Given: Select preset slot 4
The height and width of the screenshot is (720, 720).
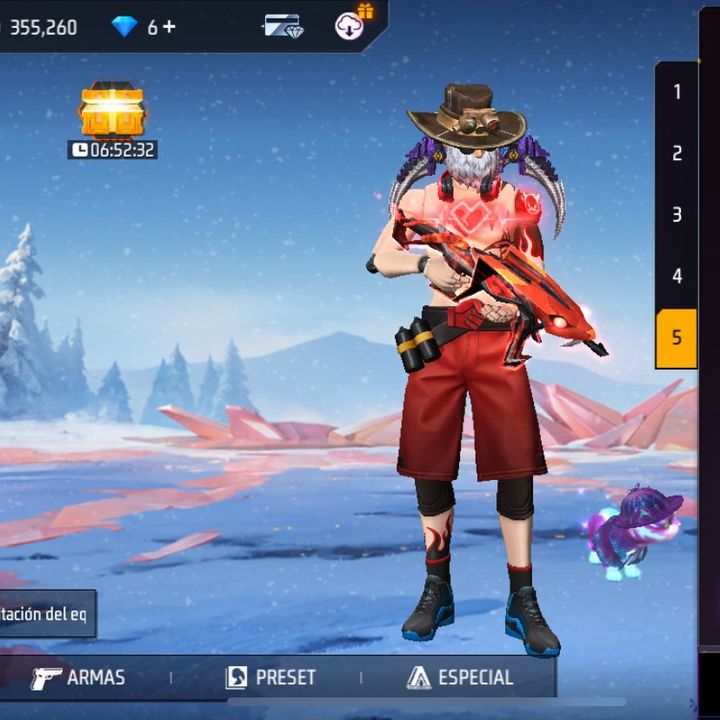Looking at the screenshot, I should 677,276.
